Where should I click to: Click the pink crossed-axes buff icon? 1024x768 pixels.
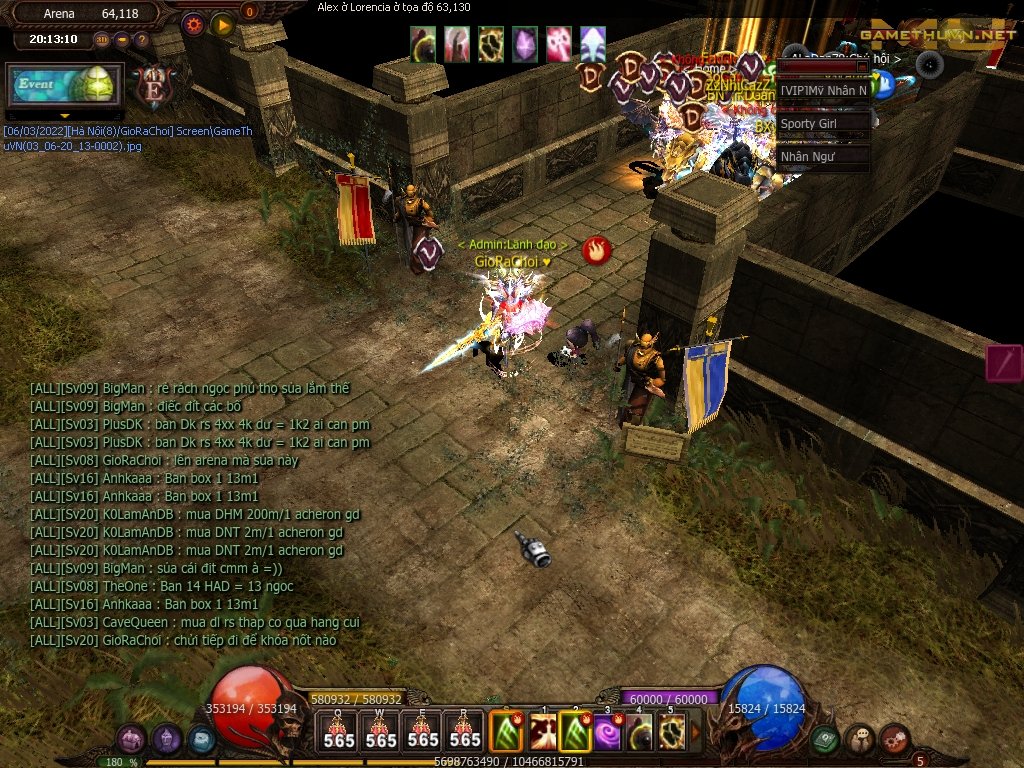click(x=558, y=44)
